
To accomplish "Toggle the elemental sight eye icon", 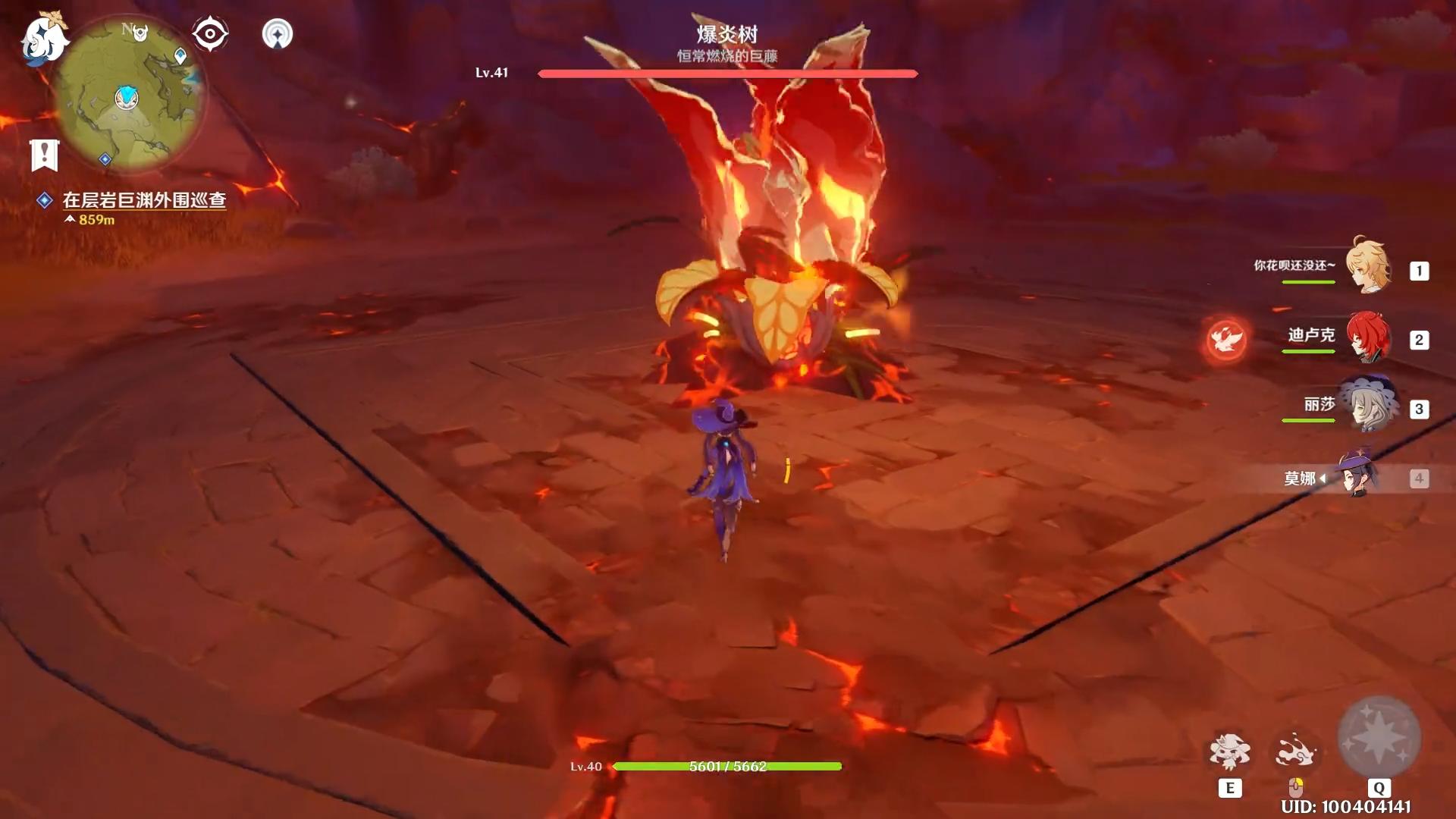I will tap(210, 34).
